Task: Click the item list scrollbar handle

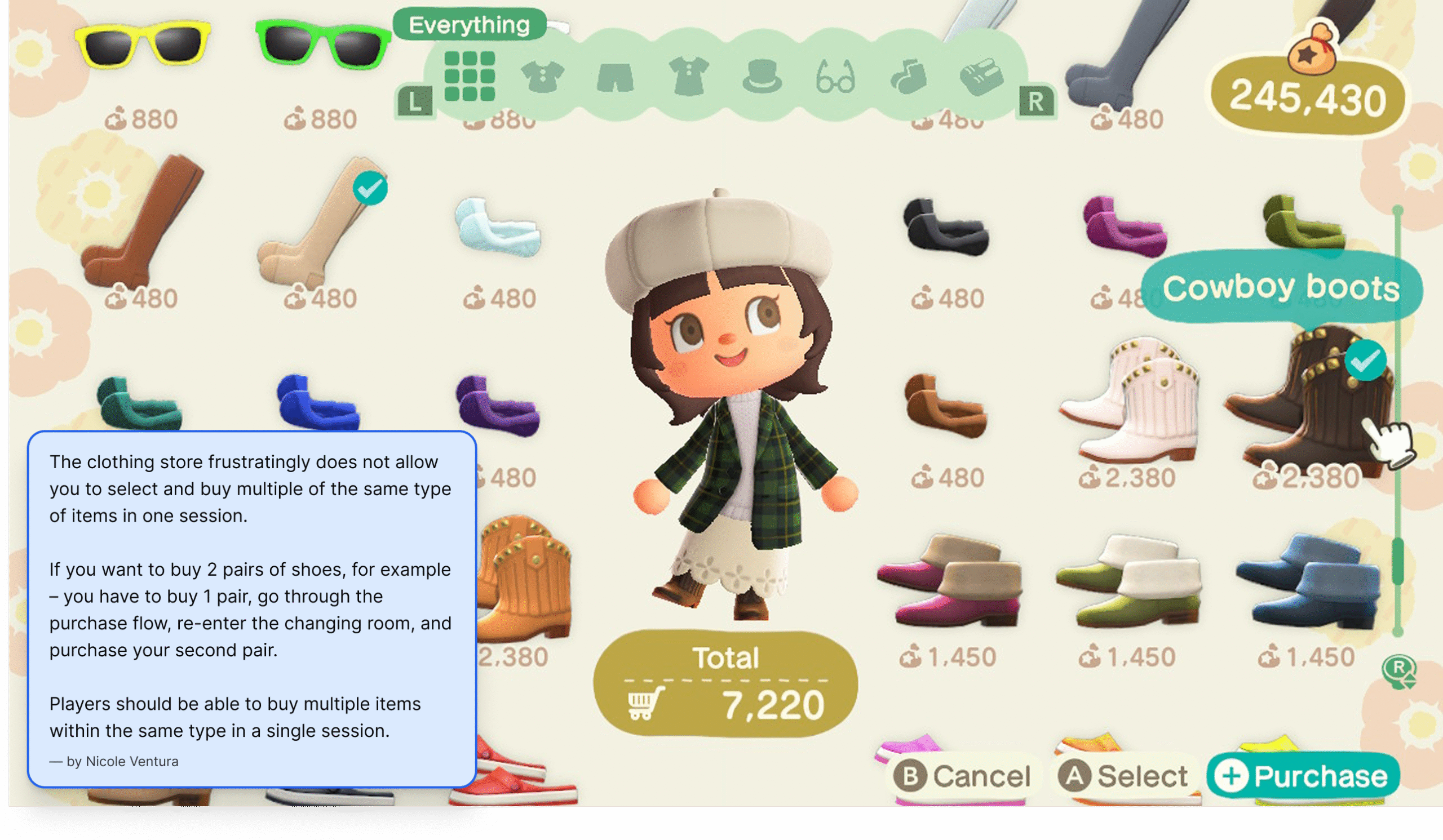Action: (1397, 561)
